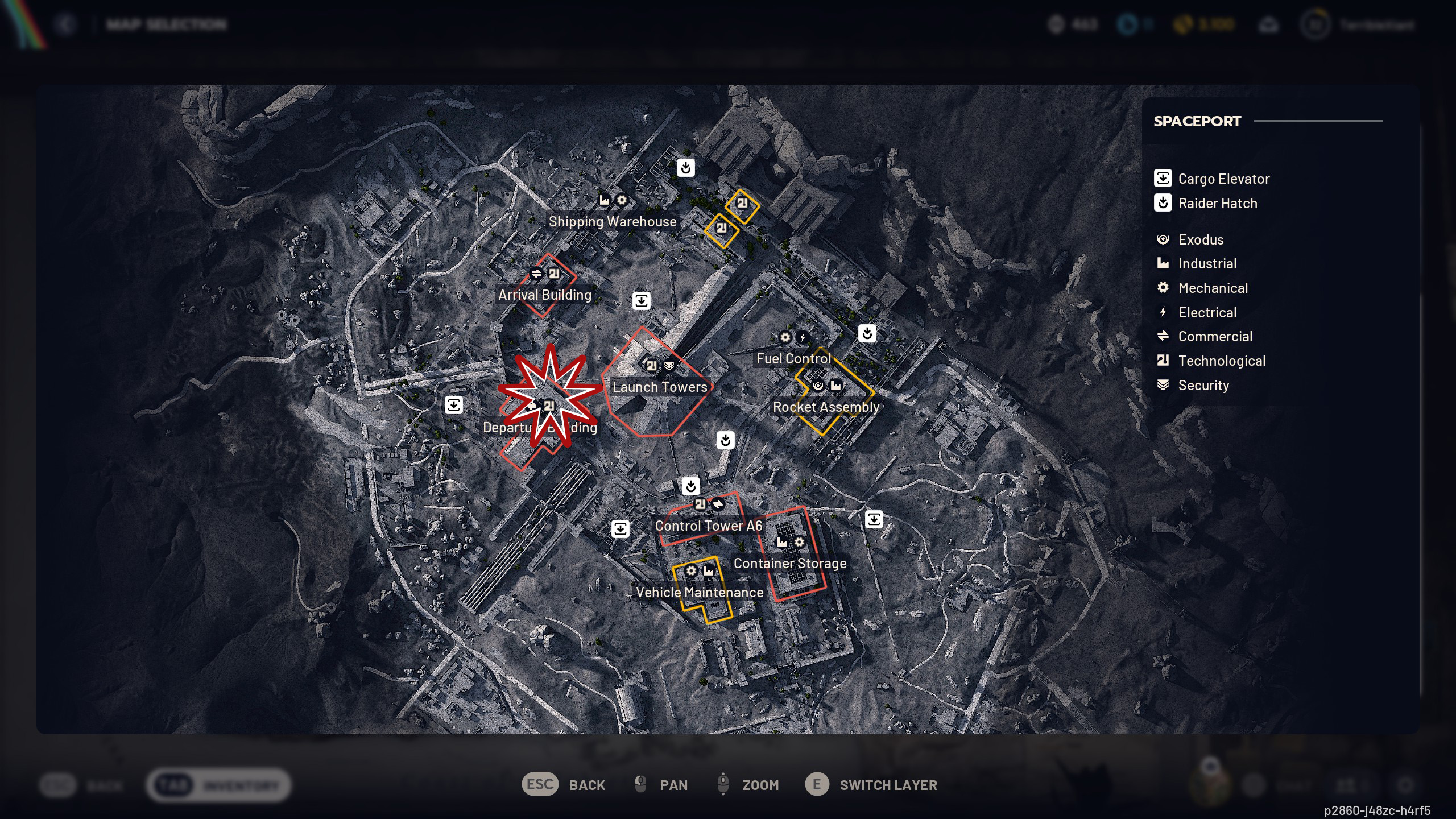
Task: Choose the Exodus legend entry
Action: pos(1200,239)
